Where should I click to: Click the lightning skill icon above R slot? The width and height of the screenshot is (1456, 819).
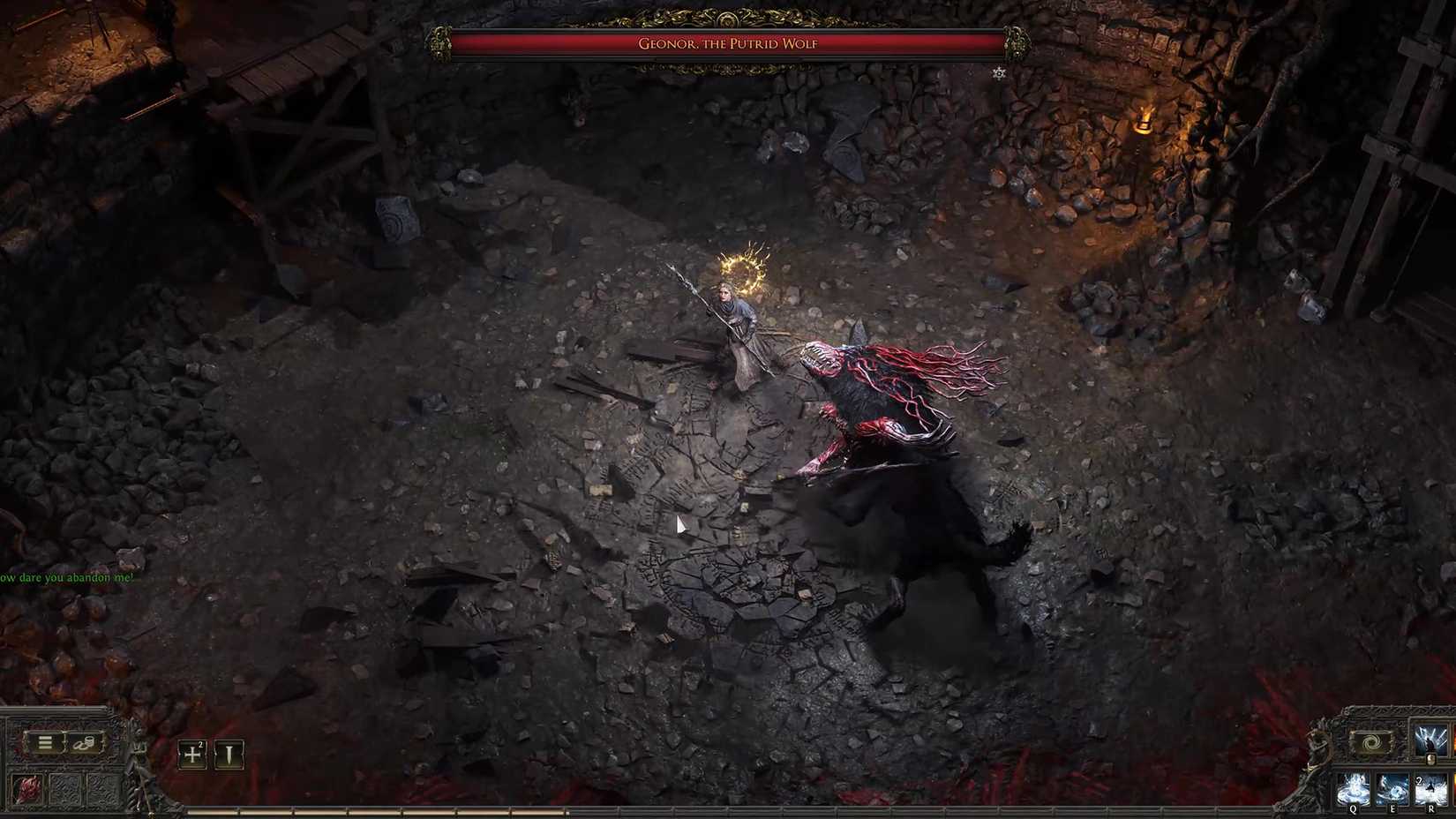click(1430, 740)
